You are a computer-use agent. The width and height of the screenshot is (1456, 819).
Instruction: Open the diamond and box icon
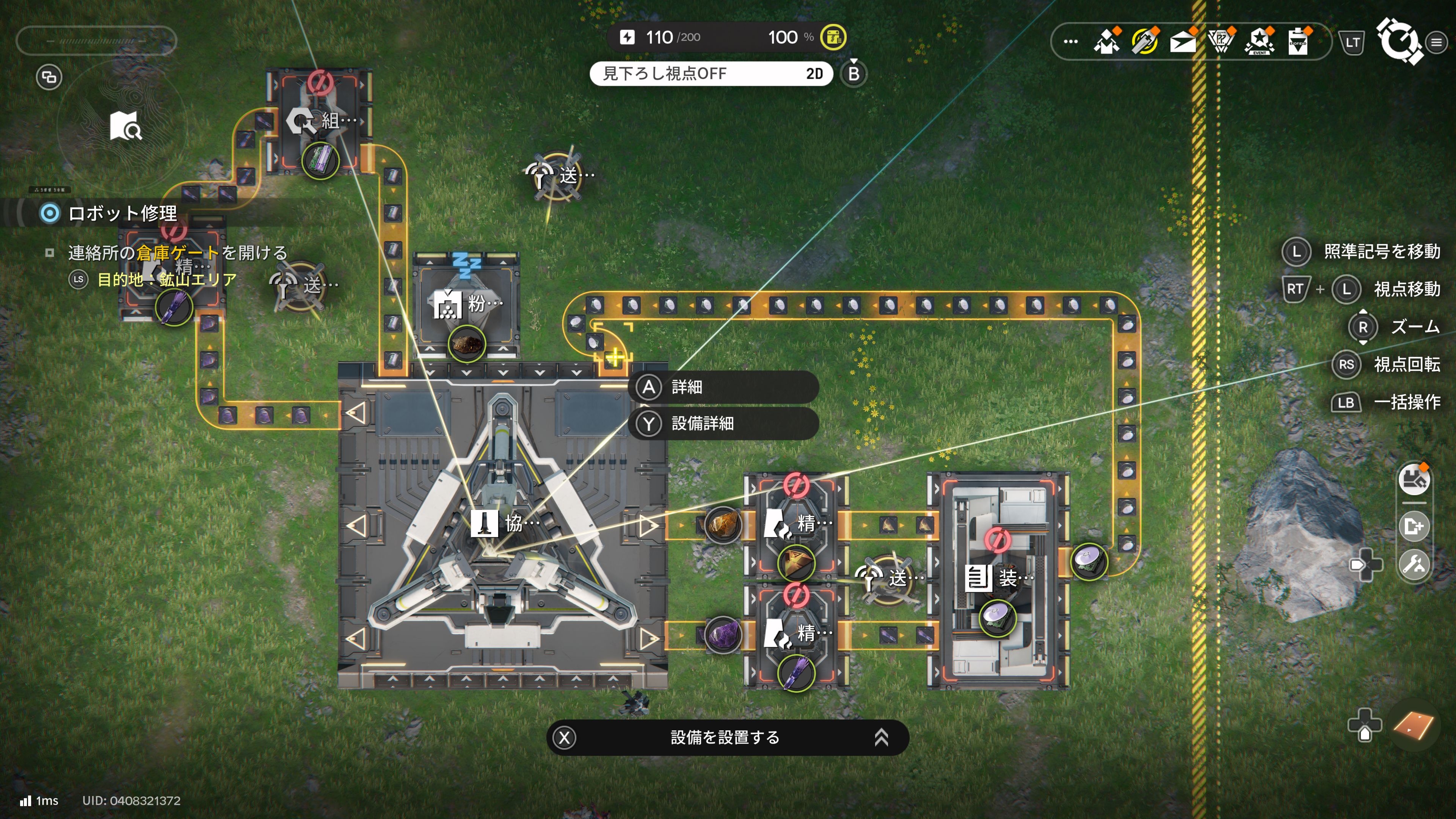1107,41
